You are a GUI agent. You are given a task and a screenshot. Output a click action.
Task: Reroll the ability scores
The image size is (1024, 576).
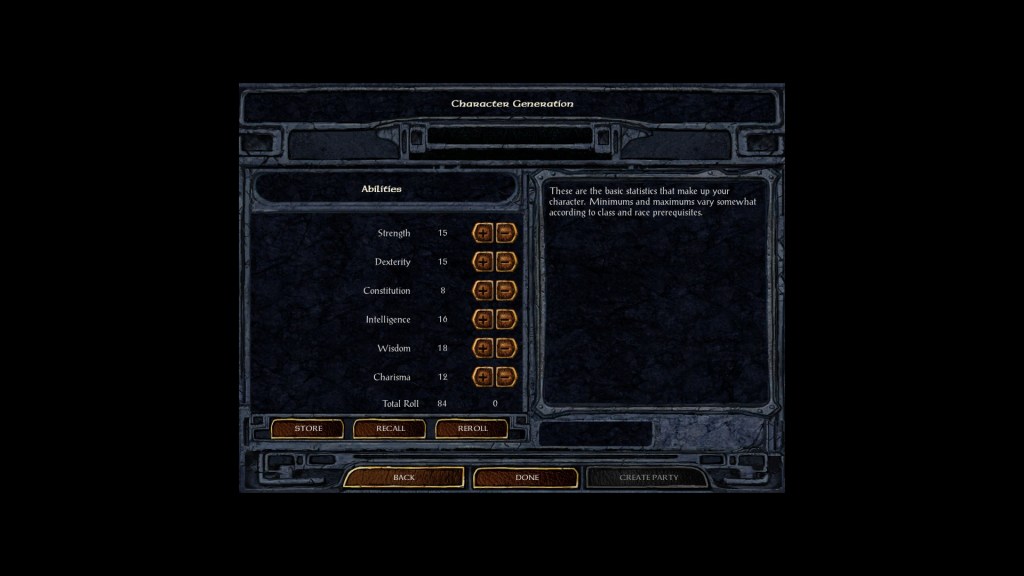coord(472,429)
